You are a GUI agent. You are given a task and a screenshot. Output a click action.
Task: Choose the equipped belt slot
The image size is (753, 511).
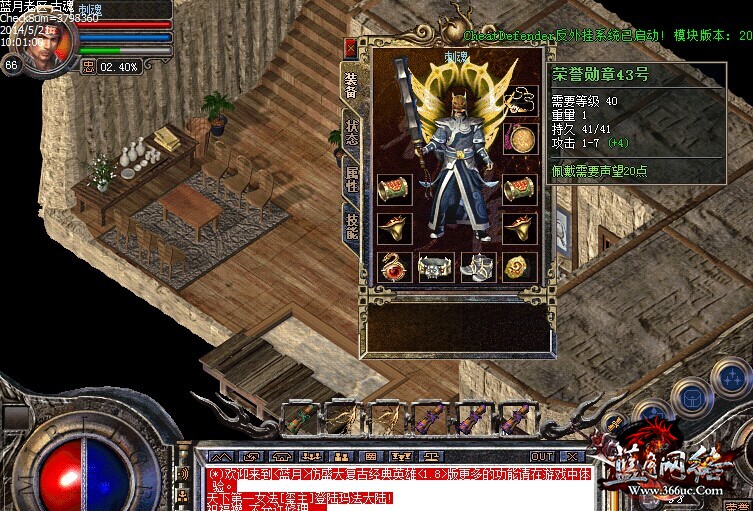point(436,267)
